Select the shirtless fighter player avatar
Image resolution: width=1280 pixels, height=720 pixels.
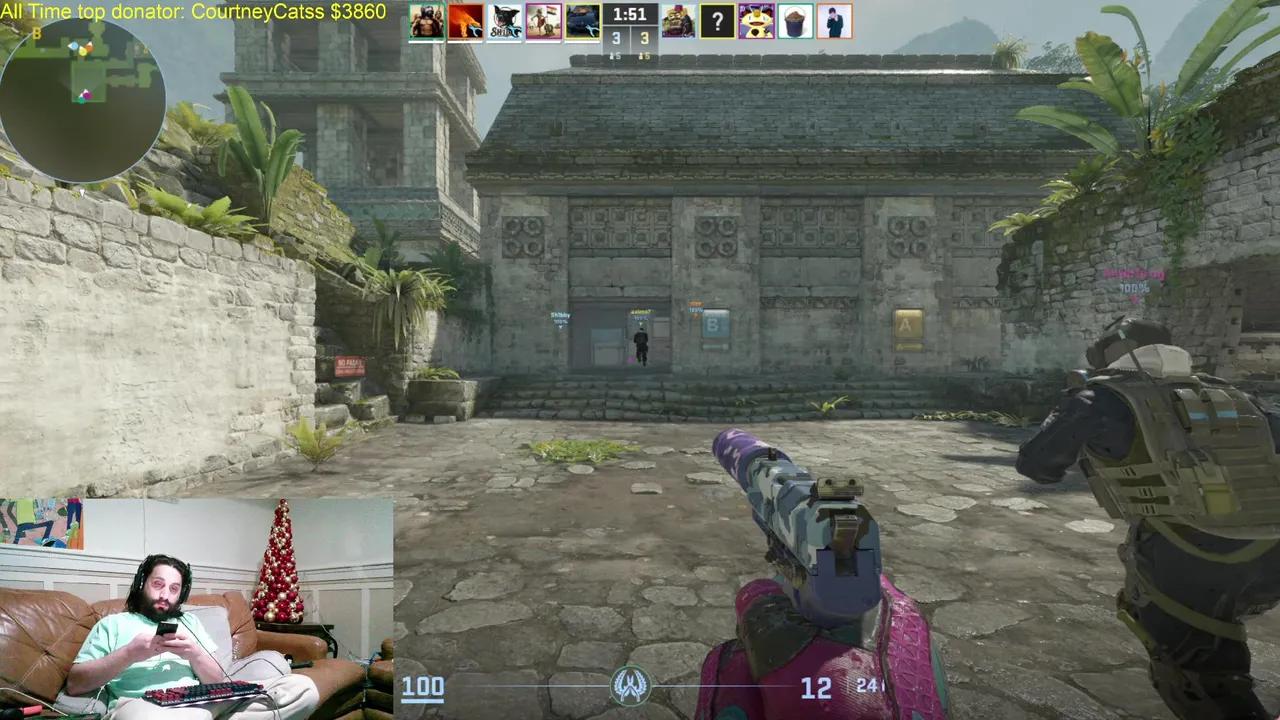pos(425,18)
